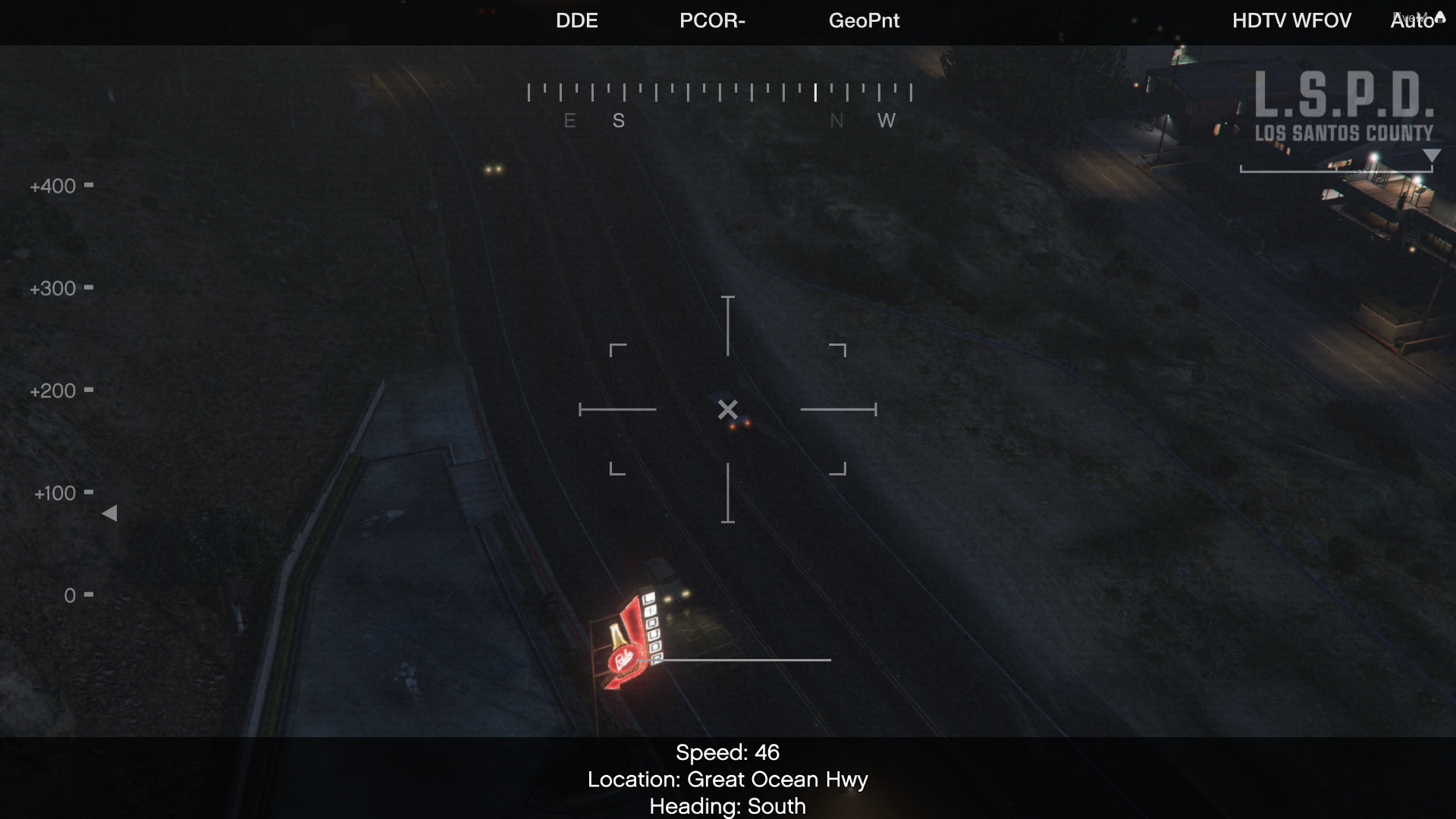Image resolution: width=1456 pixels, height=819 pixels.
Task: Click the Heading: South readout
Action: point(727,806)
